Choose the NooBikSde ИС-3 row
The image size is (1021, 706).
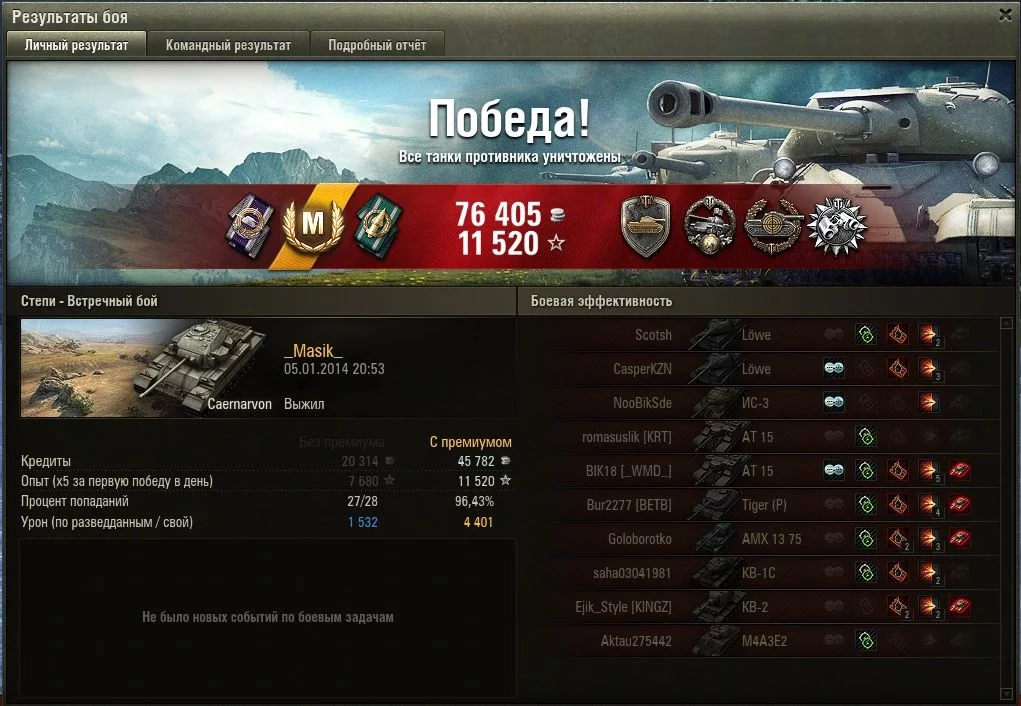[760, 403]
